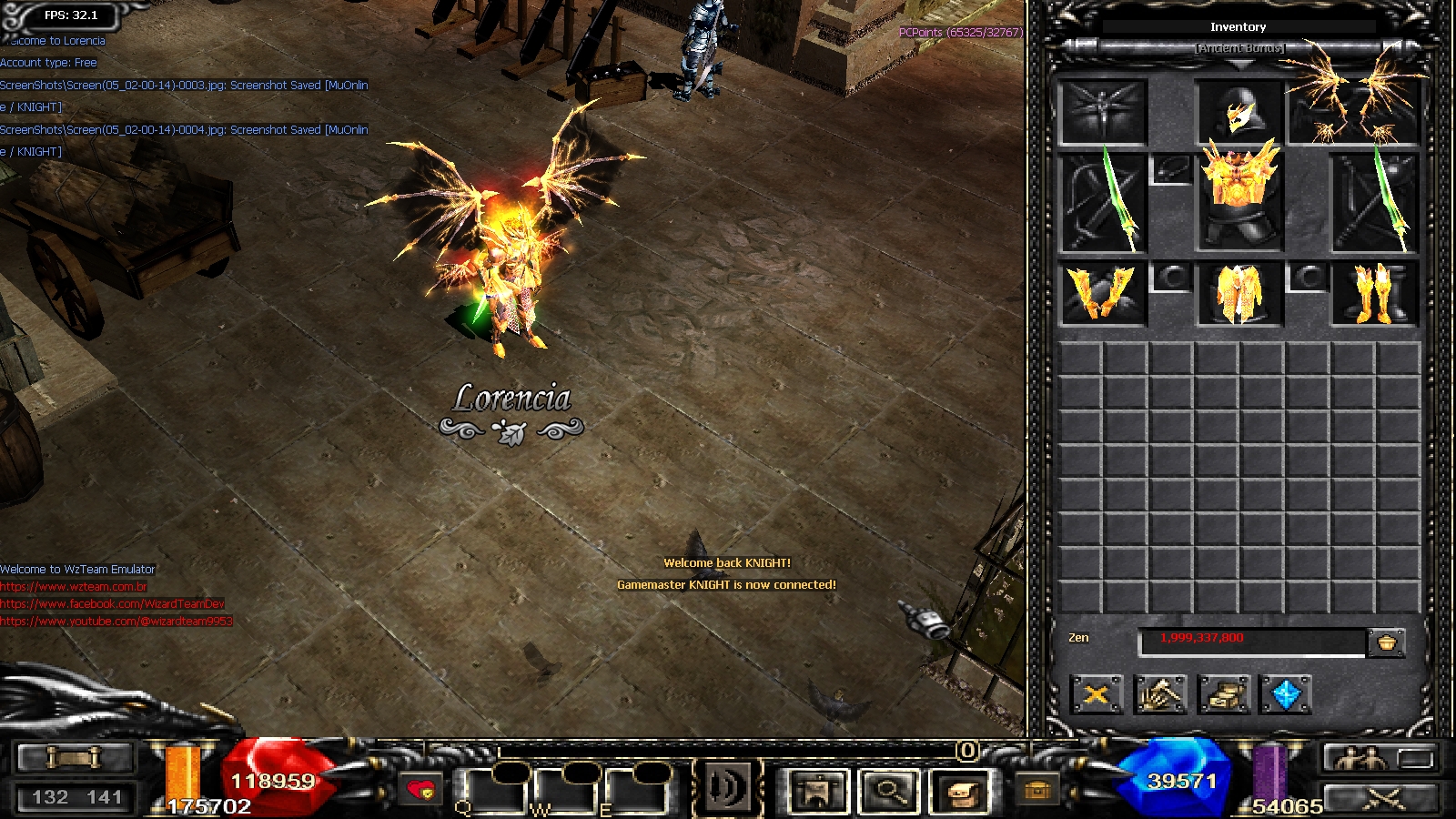
Task: Click the gold pot button beside Zen
Action: [1387, 642]
